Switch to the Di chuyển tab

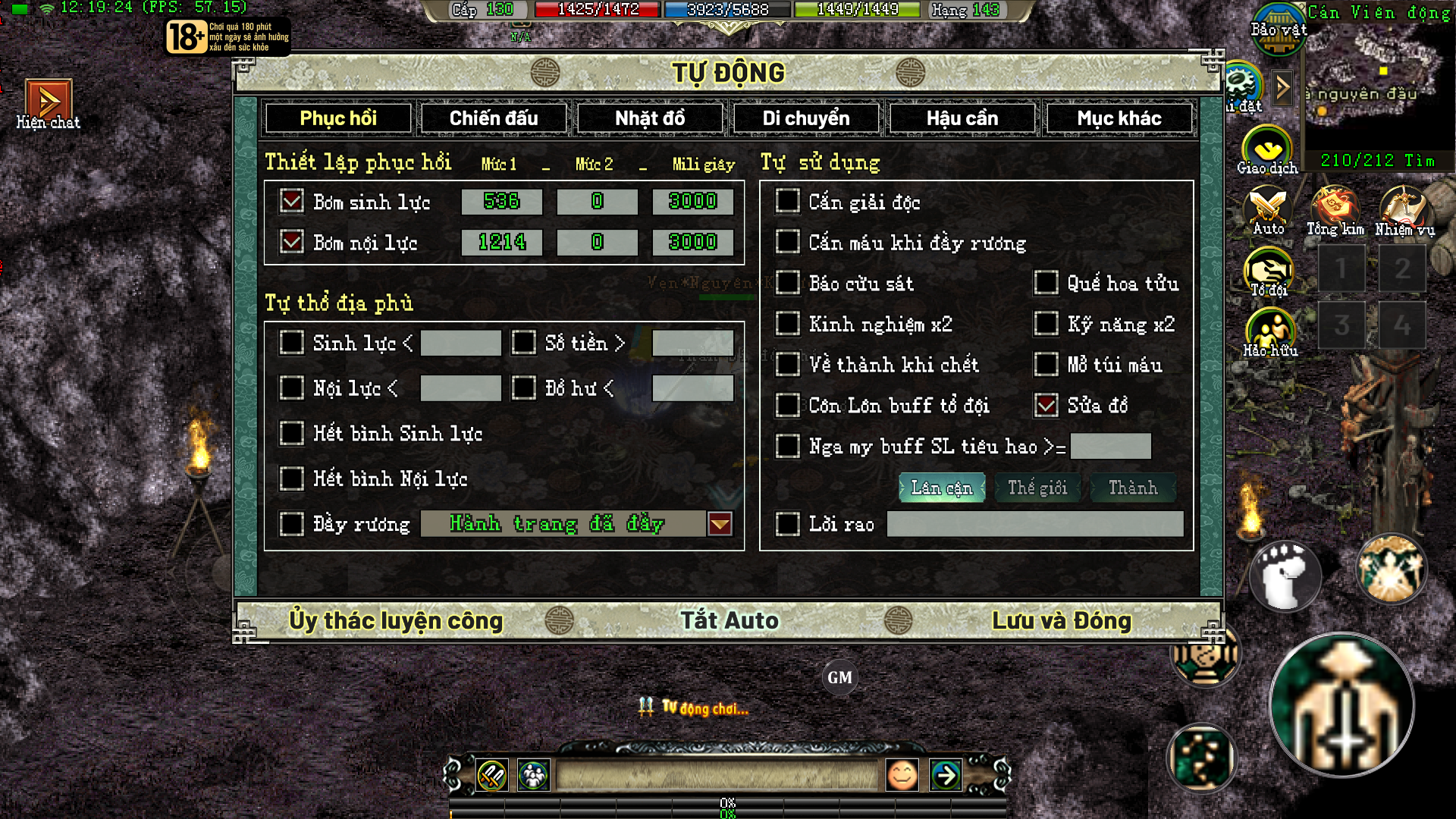[805, 118]
